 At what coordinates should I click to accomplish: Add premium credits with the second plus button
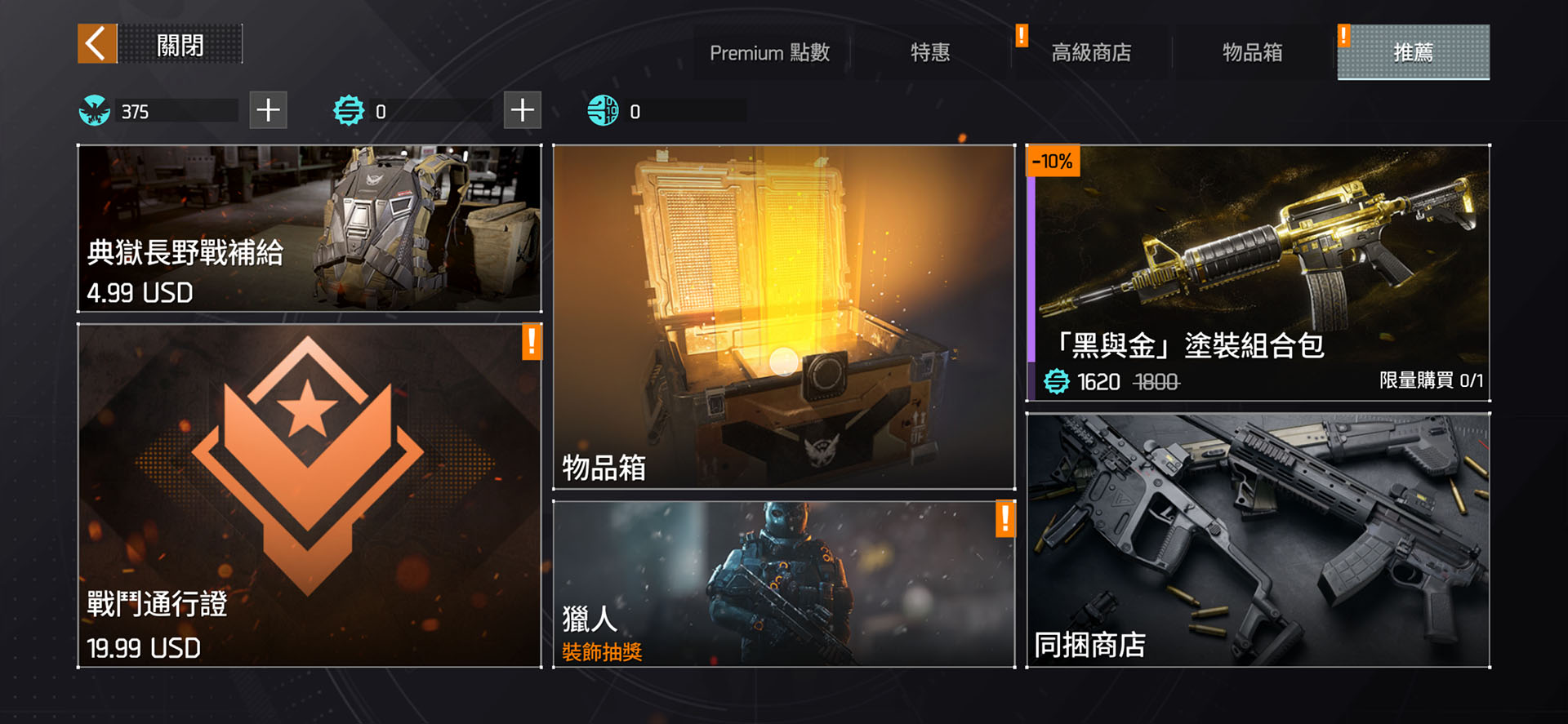[x=523, y=110]
